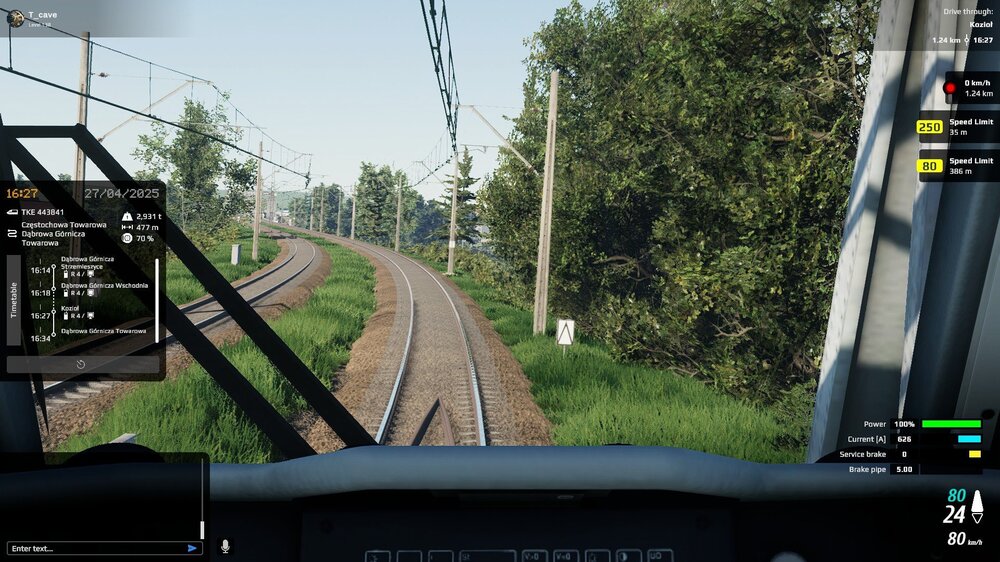Click the timetable reset clock button

pos(82,365)
